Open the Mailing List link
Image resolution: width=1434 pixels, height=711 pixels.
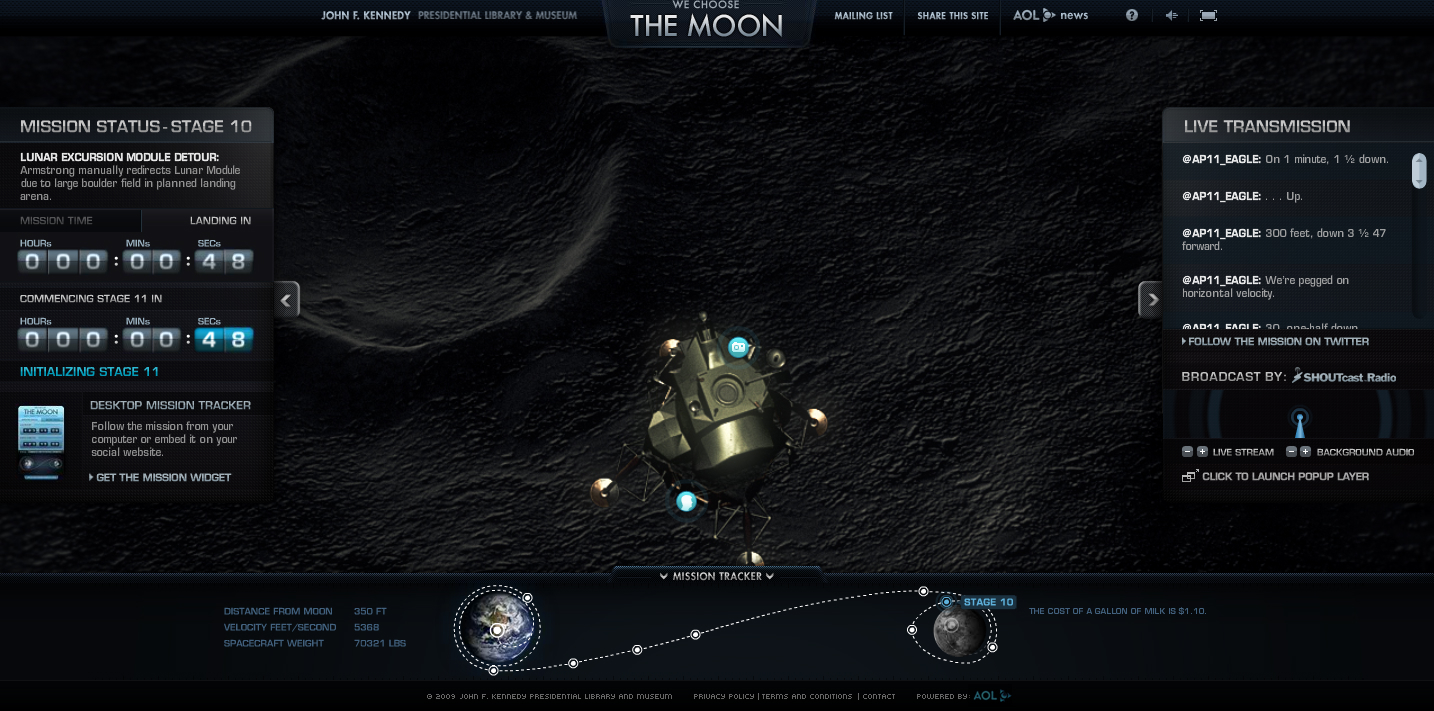863,16
